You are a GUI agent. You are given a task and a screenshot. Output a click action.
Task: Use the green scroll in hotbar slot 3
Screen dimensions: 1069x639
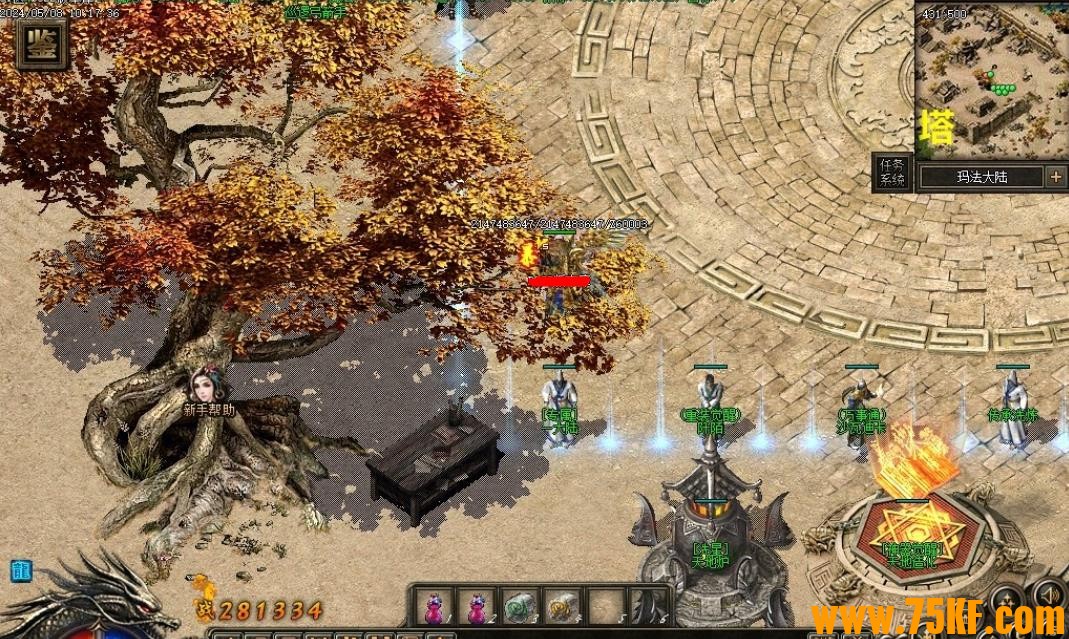[518, 608]
